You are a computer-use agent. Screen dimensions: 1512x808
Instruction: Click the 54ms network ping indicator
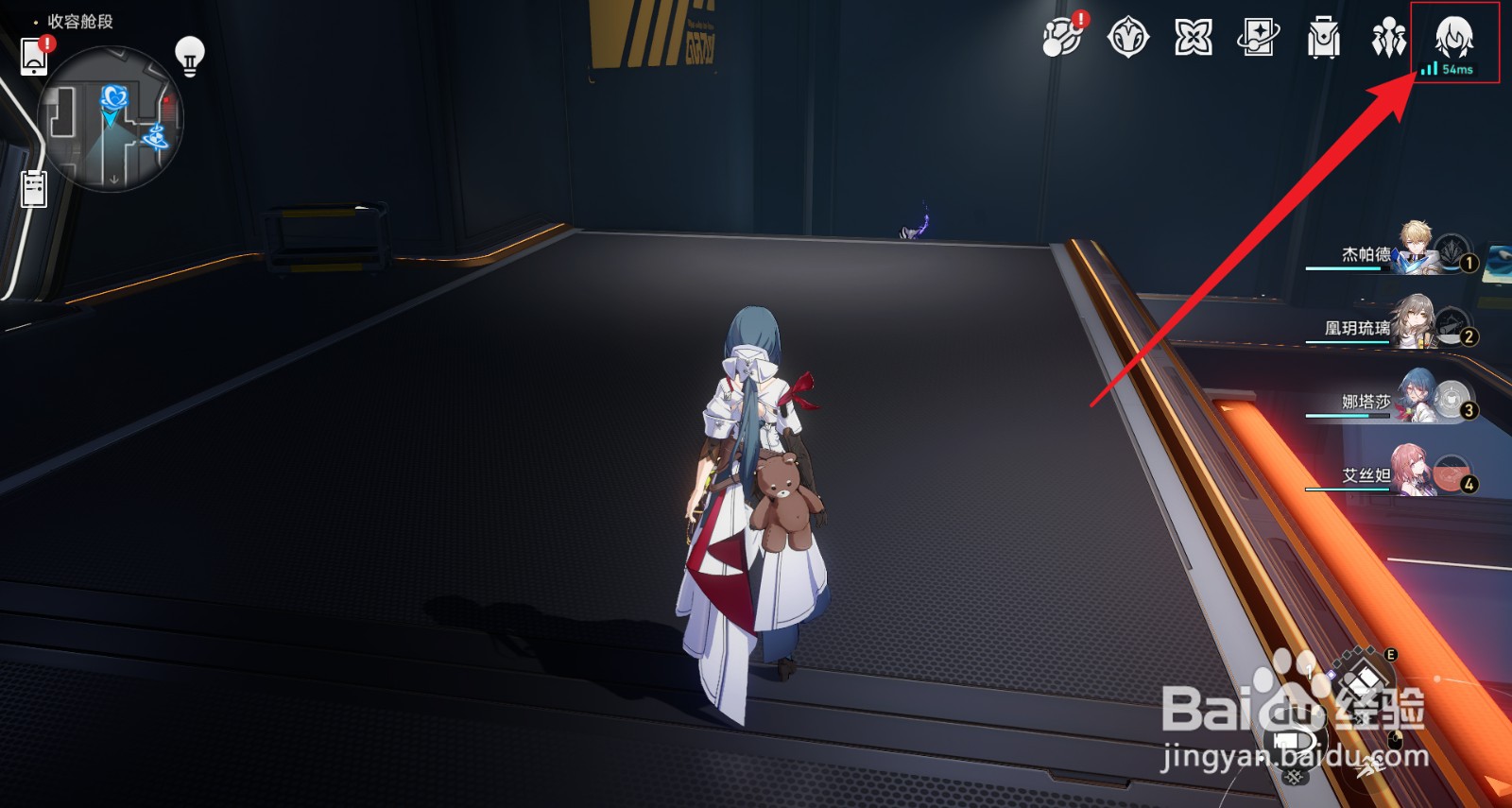click(1450, 69)
